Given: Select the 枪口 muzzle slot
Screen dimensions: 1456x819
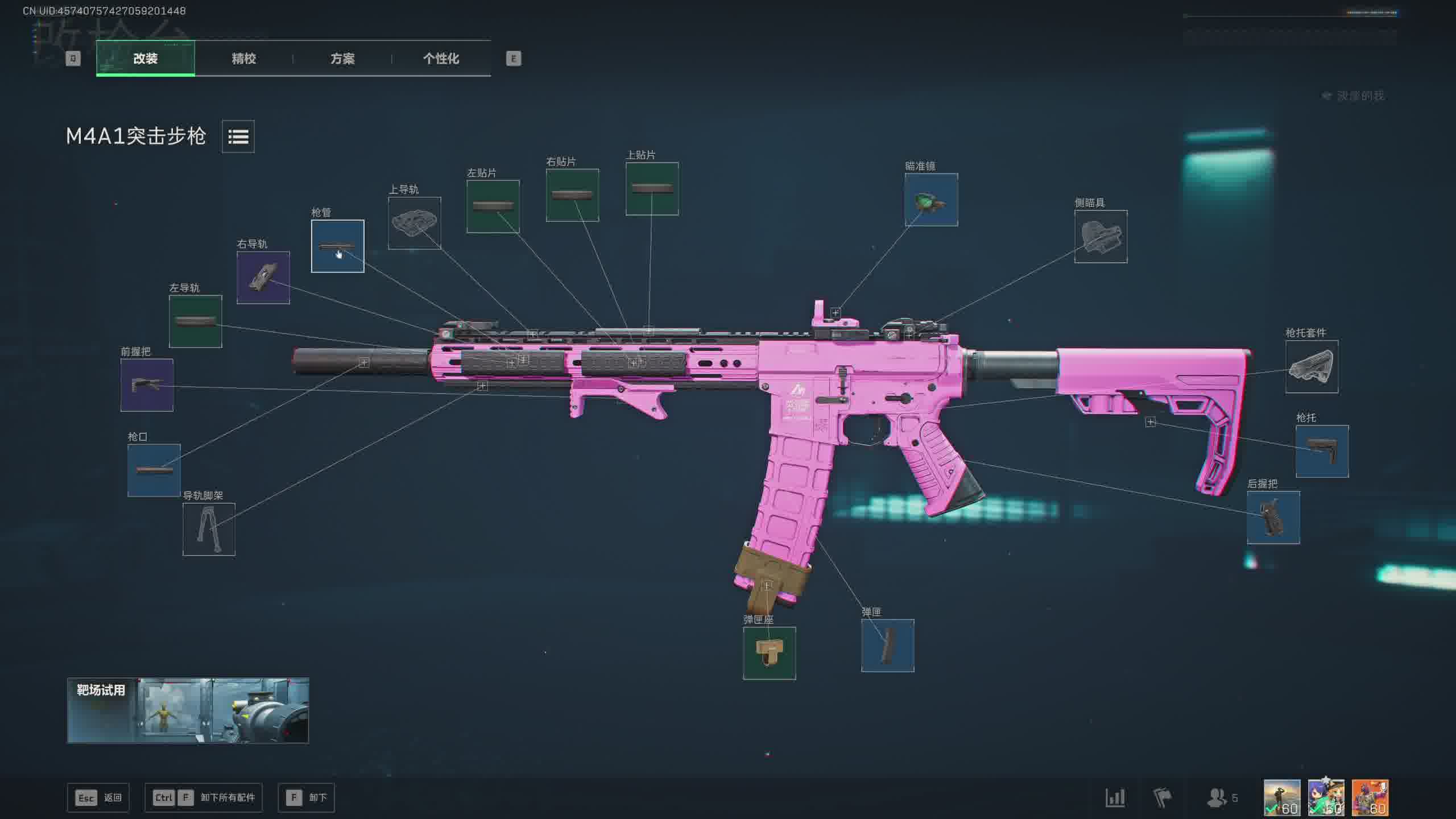Looking at the screenshot, I should [154, 470].
